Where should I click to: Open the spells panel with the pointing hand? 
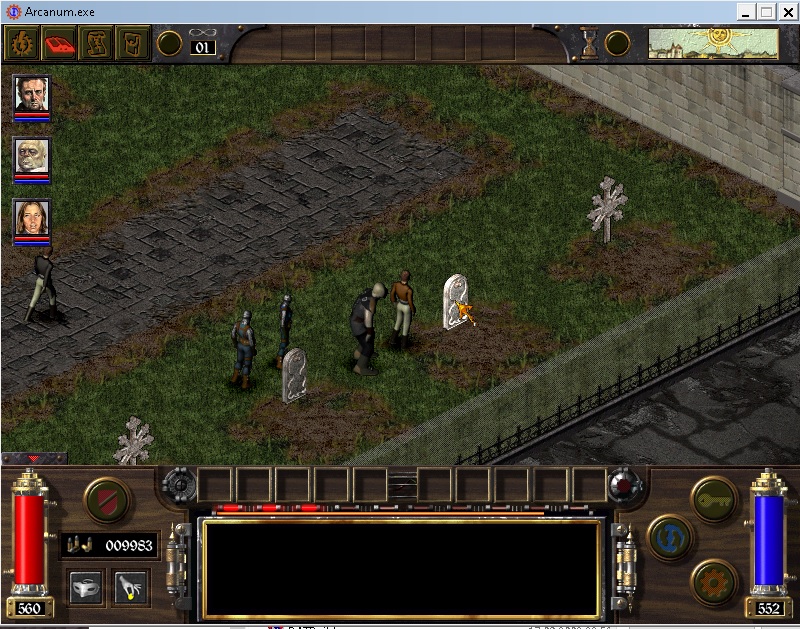click(x=131, y=587)
